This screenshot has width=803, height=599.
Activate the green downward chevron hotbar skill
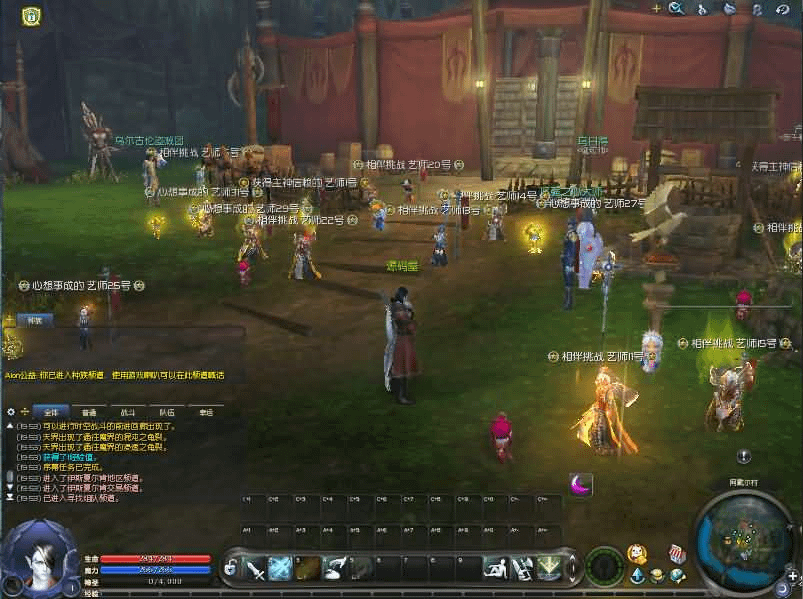pyautogui.click(x=548, y=568)
